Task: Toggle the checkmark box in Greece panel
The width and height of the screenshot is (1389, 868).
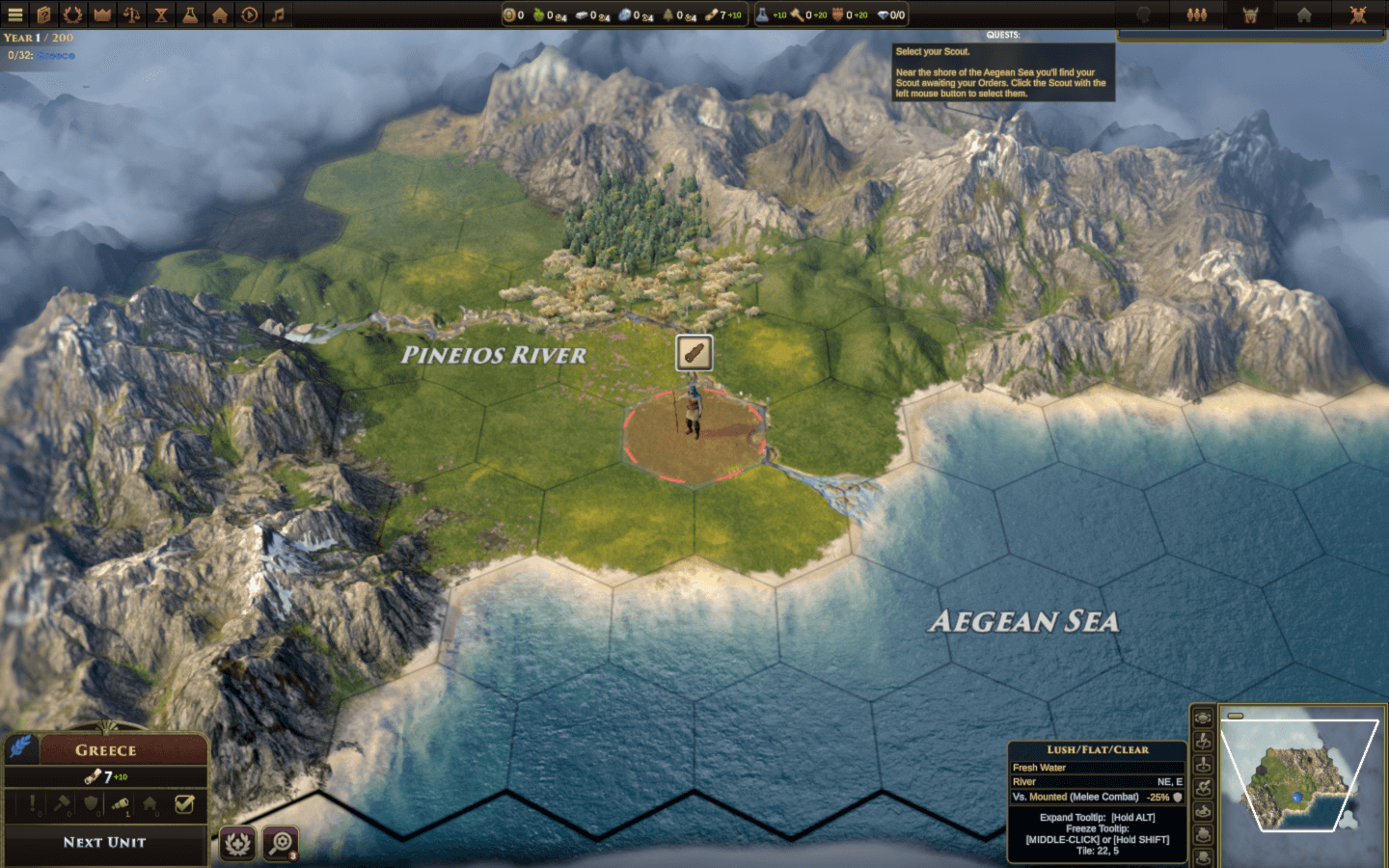Action: point(184,803)
